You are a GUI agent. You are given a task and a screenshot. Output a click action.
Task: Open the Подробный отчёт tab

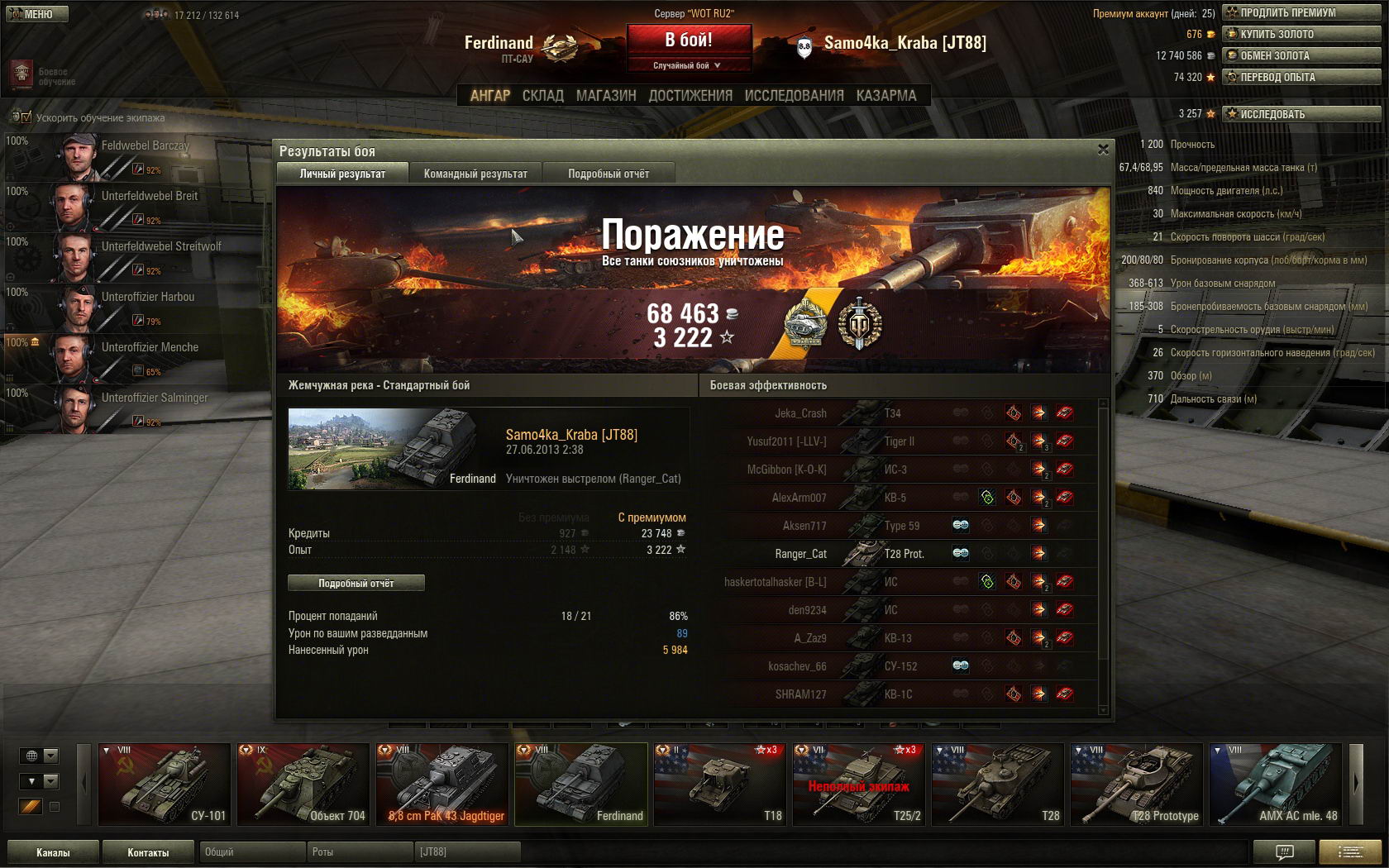coord(609,174)
